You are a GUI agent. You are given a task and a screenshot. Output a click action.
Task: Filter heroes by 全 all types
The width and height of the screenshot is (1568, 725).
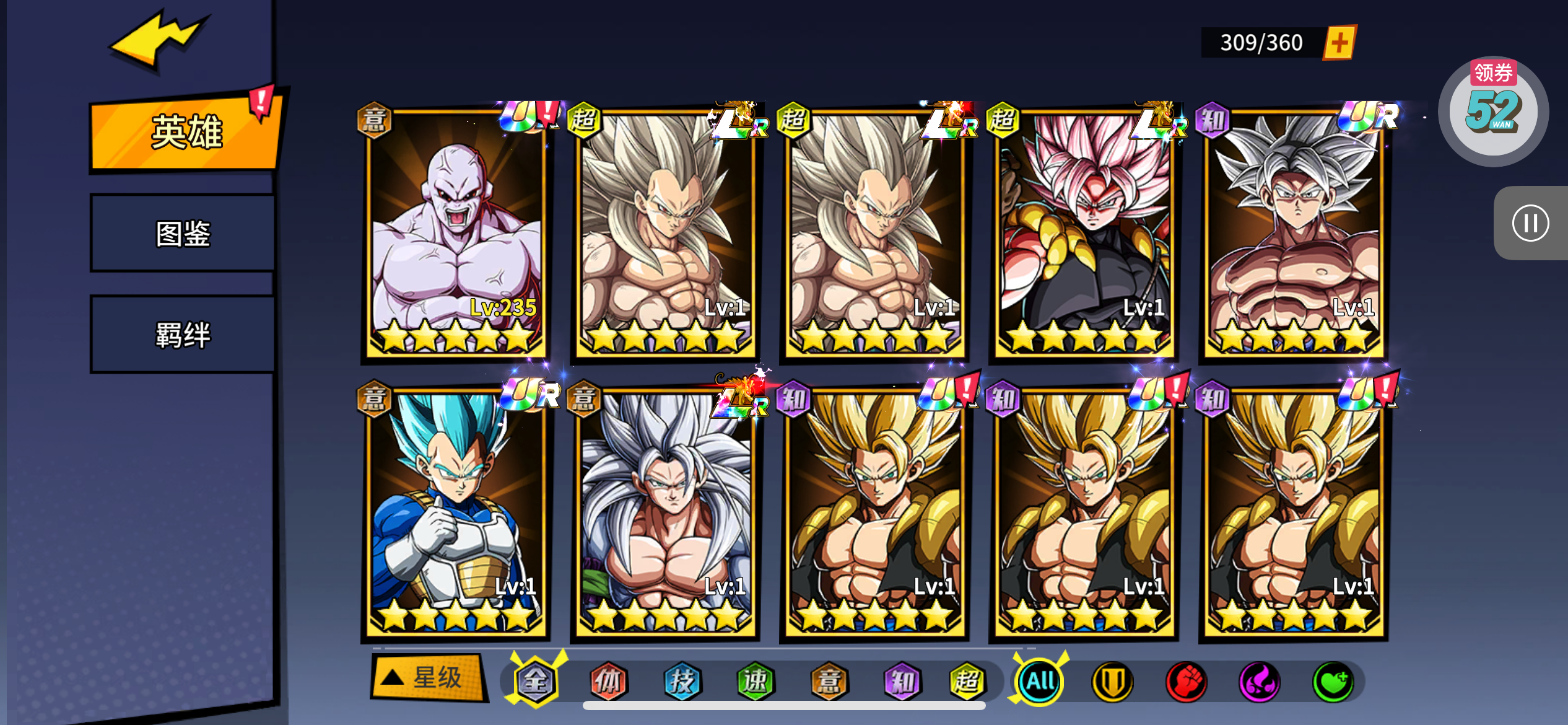point(536,682)
